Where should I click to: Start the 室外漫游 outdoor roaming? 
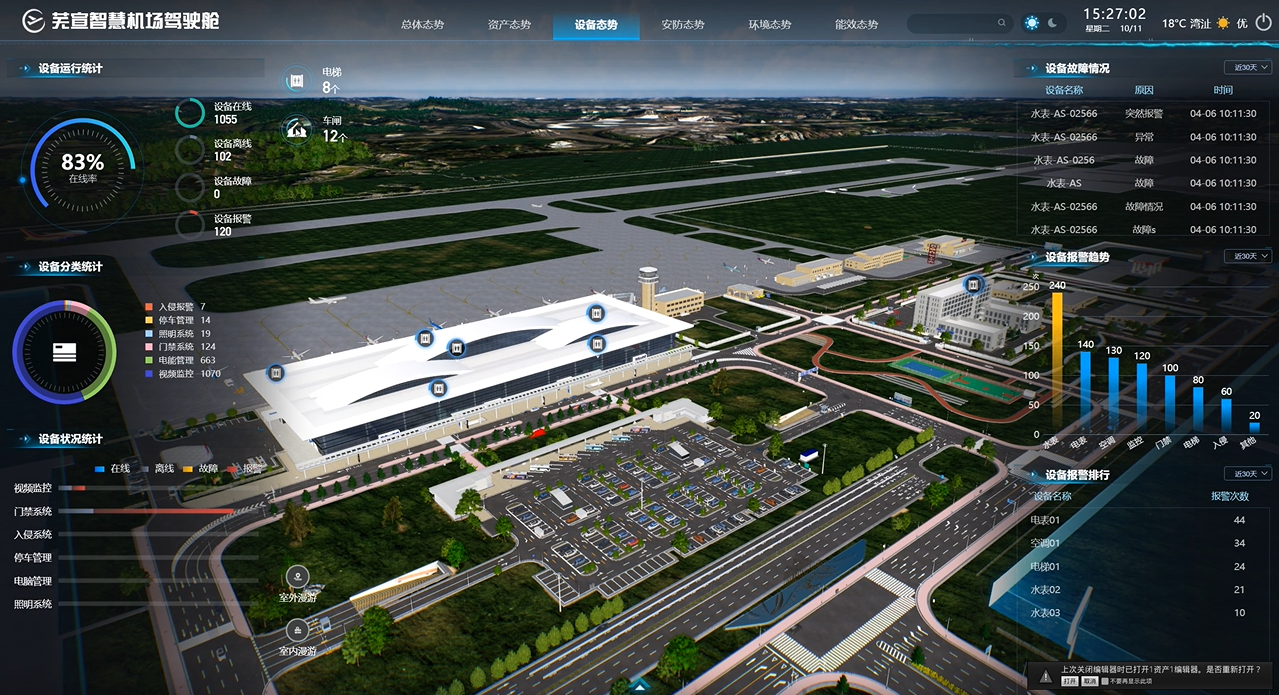point(298,577)
